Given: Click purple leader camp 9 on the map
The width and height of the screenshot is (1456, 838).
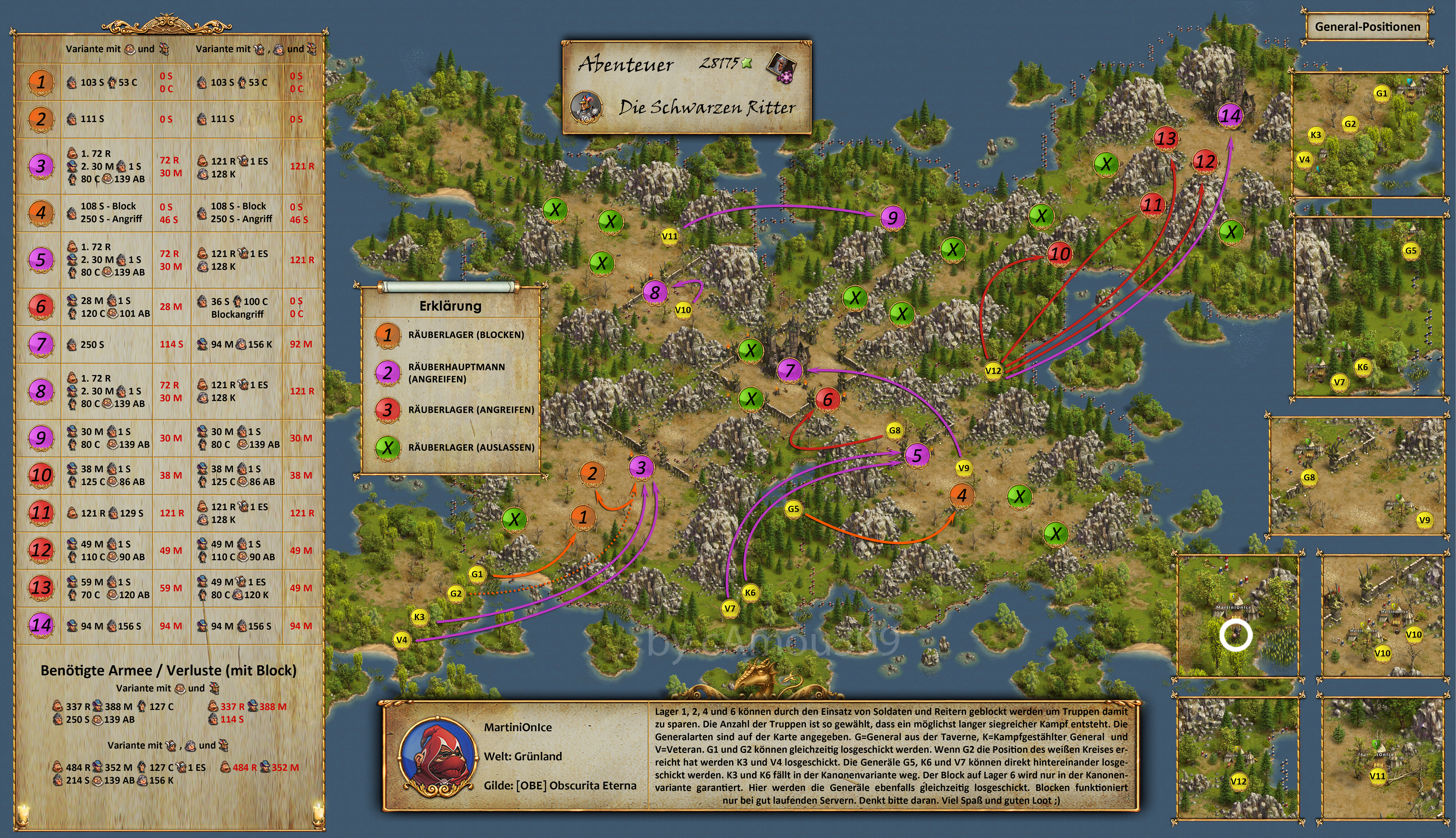Looking at the screenshot, I should [892, 218].
